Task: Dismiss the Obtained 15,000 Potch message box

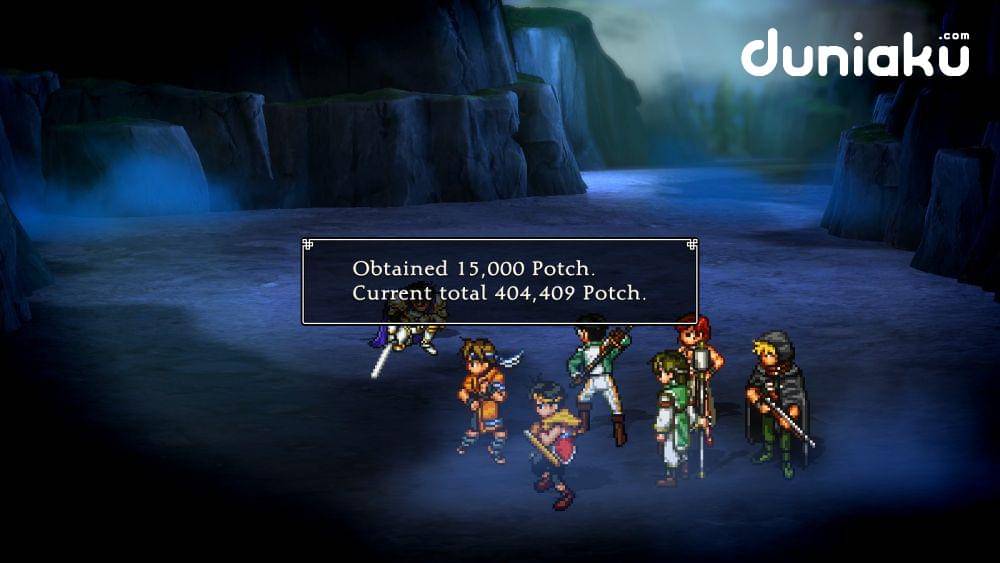Action: (x=499, y=281)
